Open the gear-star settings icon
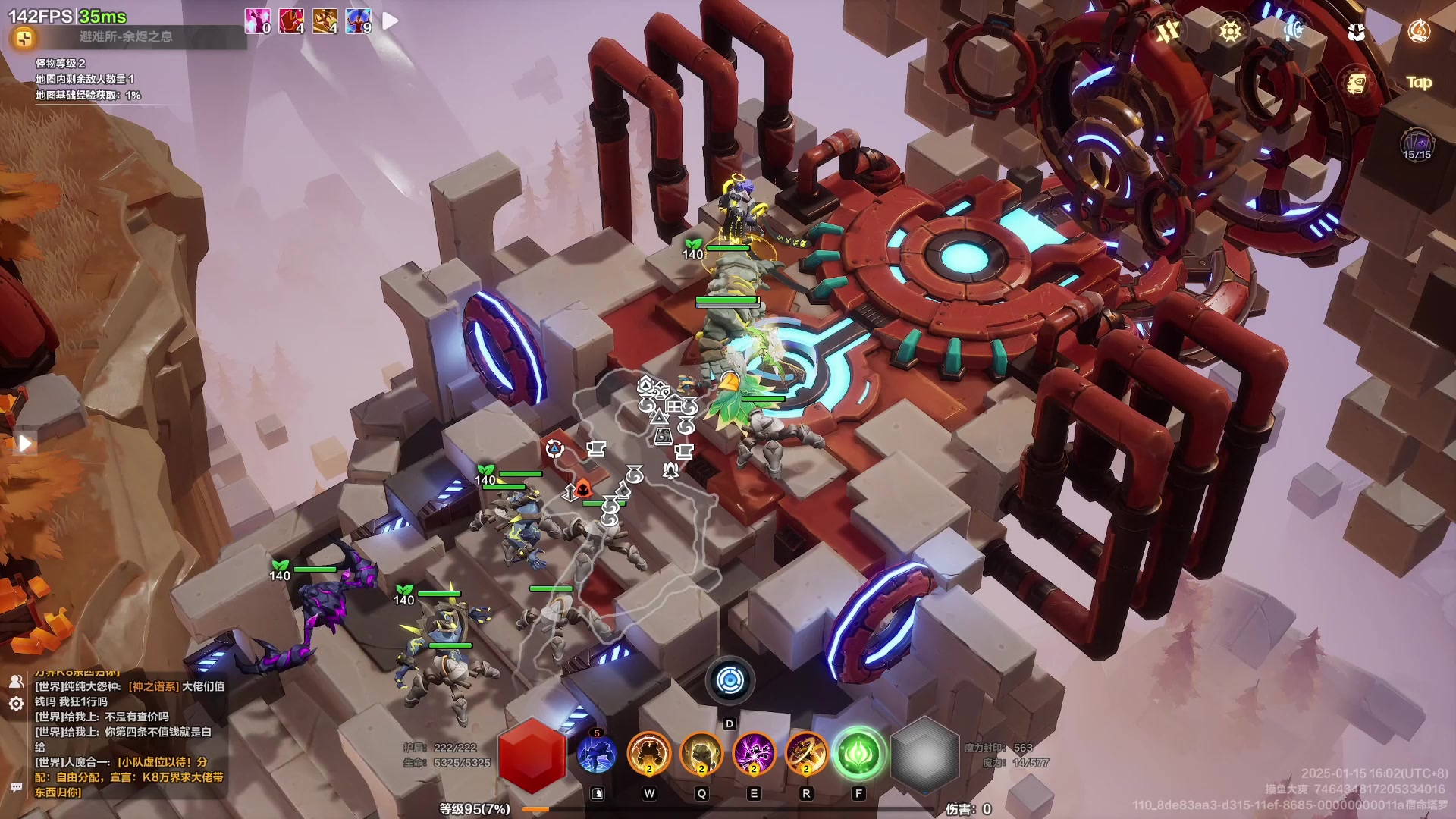1456x819 pixels. (1231, 31)
